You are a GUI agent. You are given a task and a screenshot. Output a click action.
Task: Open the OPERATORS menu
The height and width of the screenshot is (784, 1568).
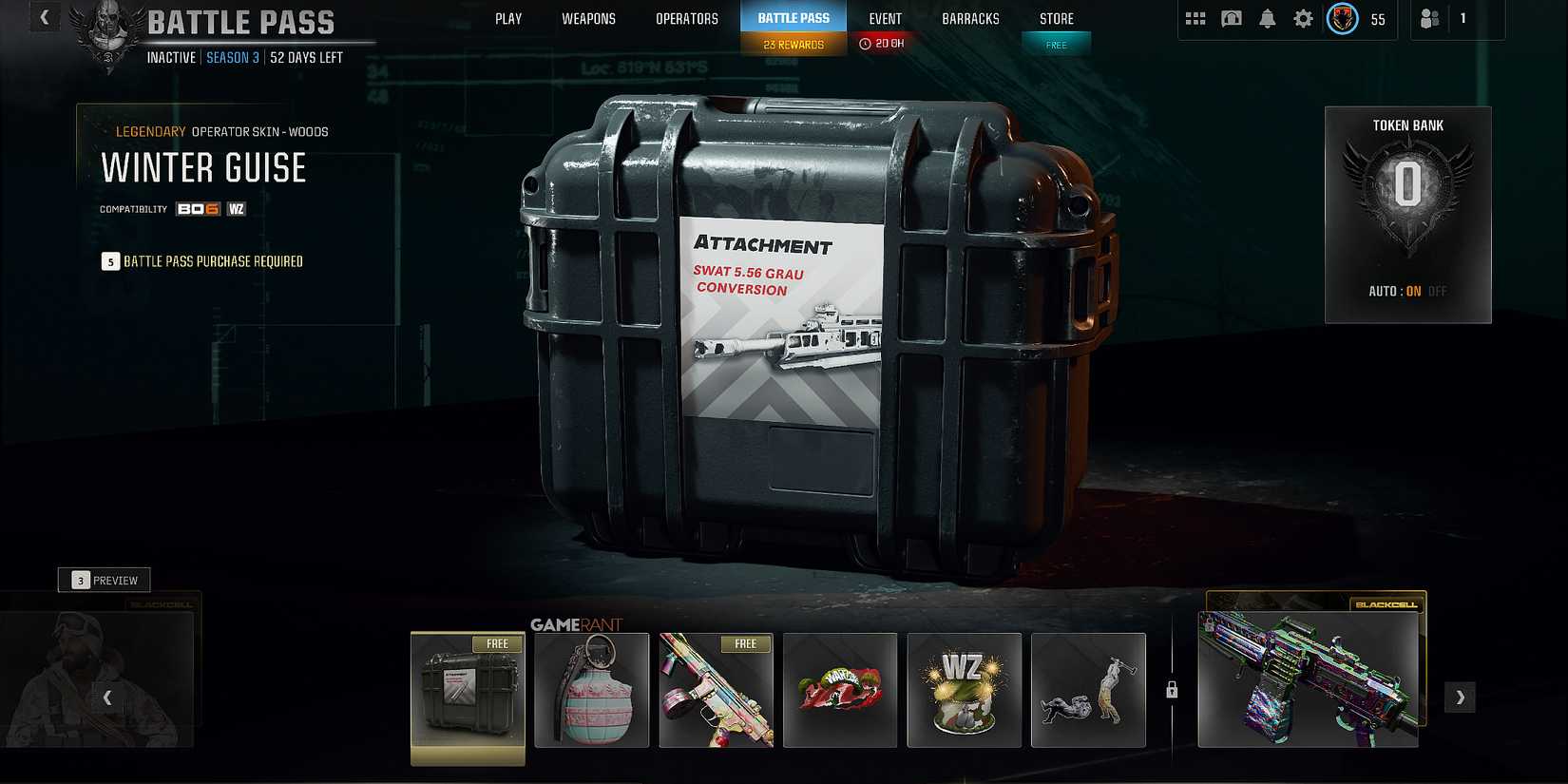coord(686,18)
